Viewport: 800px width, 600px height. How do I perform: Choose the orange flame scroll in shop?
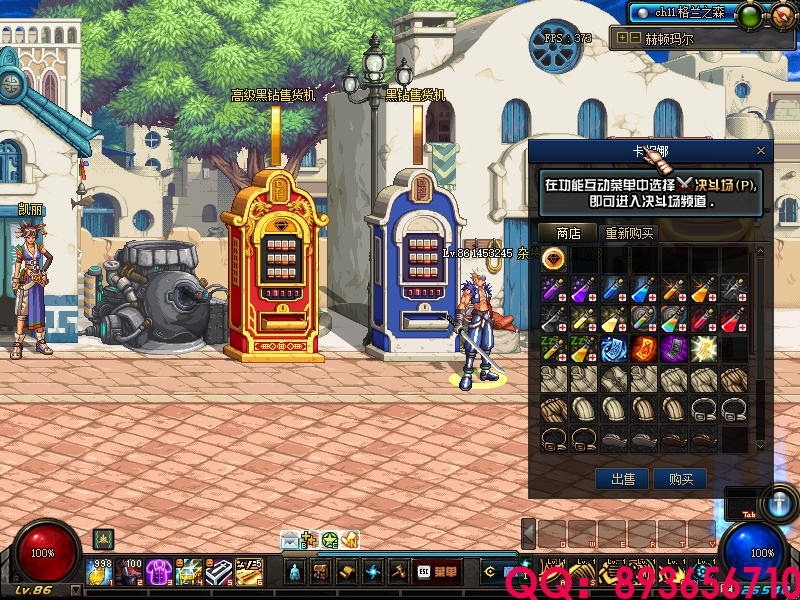[x=645, y=349]
